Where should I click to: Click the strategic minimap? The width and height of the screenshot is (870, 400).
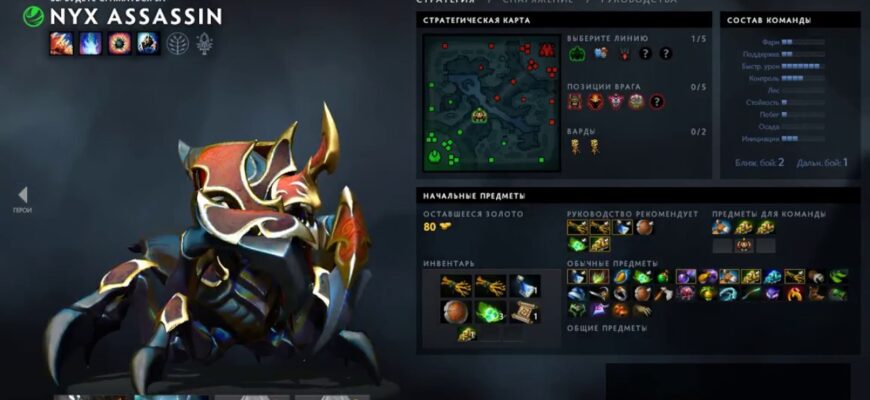[476, 103]
